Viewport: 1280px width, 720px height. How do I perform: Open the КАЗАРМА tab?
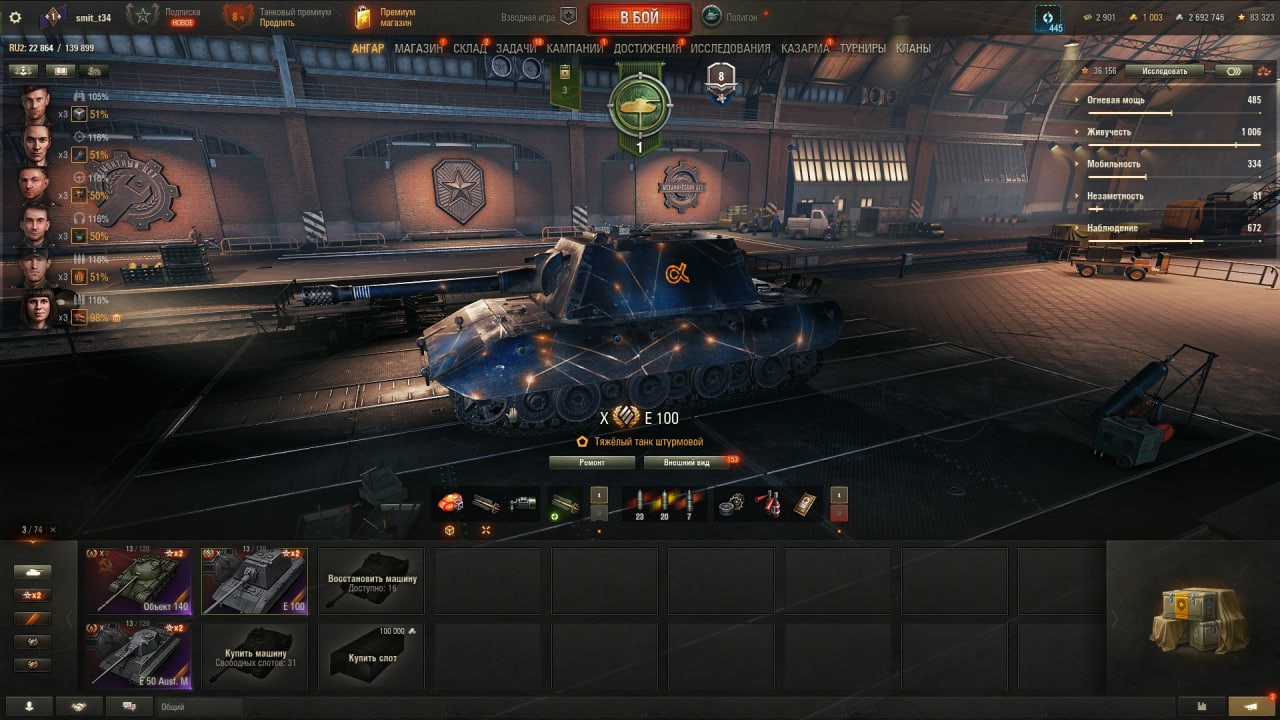point(805,48)
